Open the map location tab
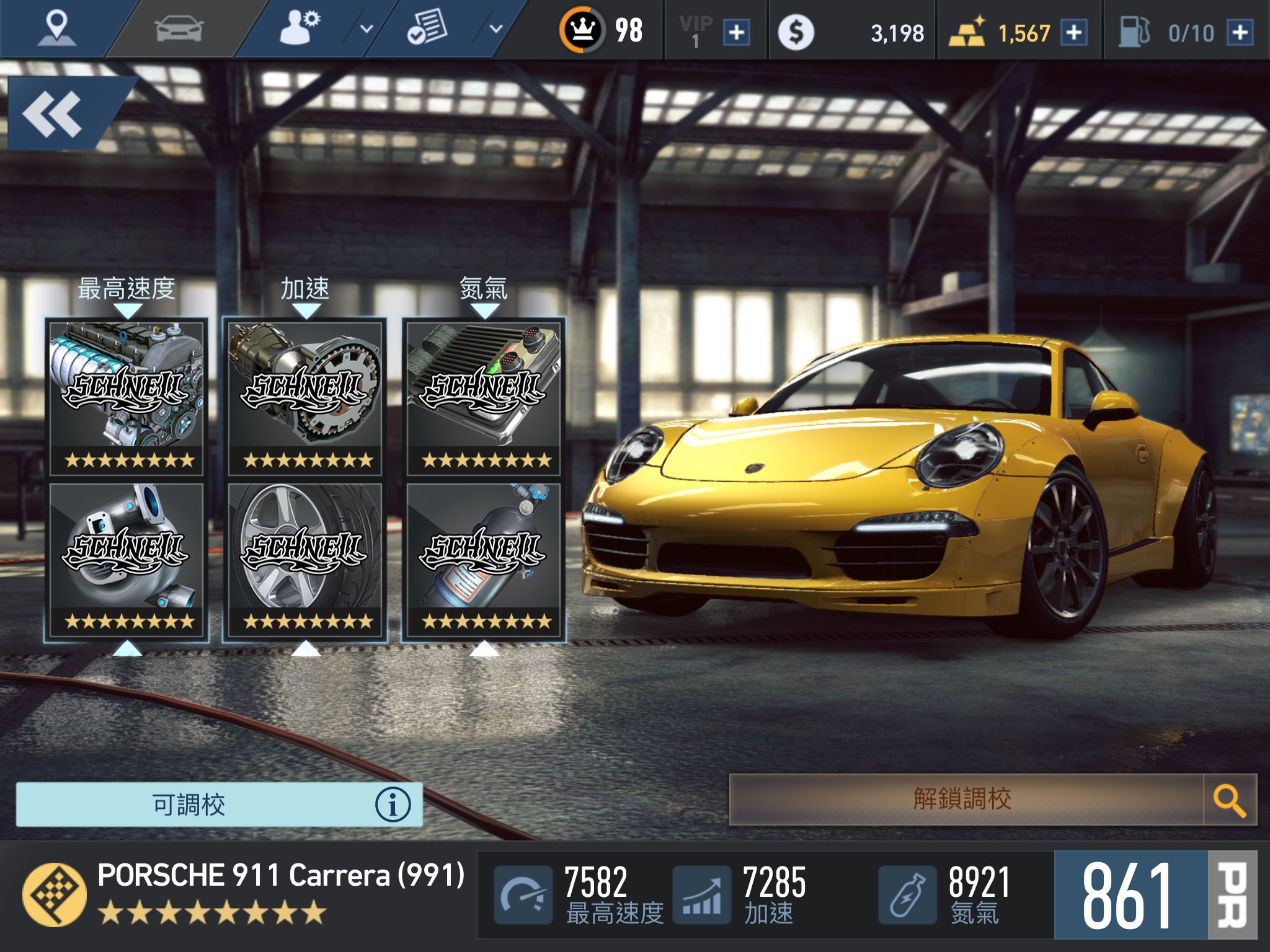The image size is (1270, 952). [x=56, y=29]
